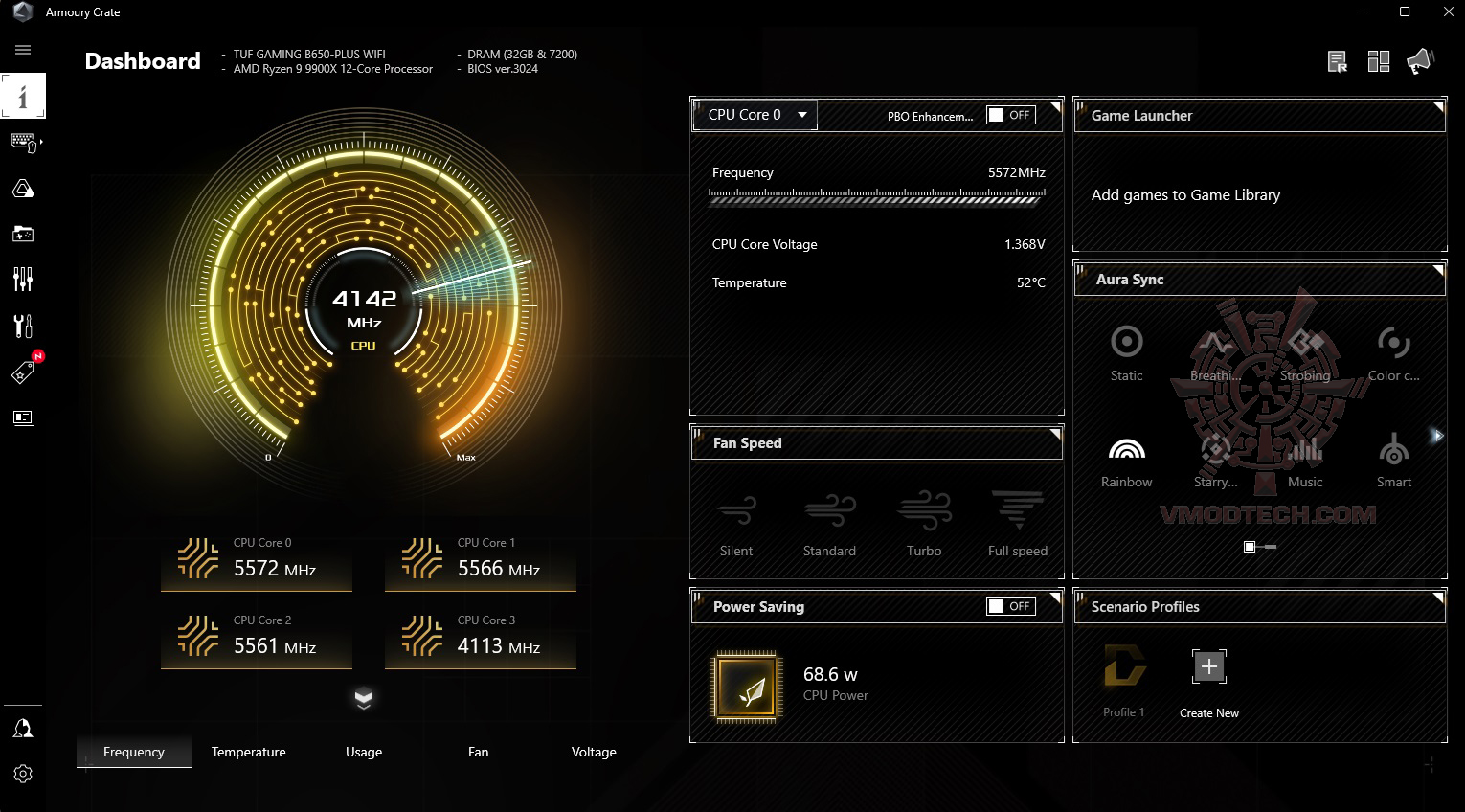
Task: Select scenario Profile 1
Action: pyautogui.click(x=1124, y=675)
